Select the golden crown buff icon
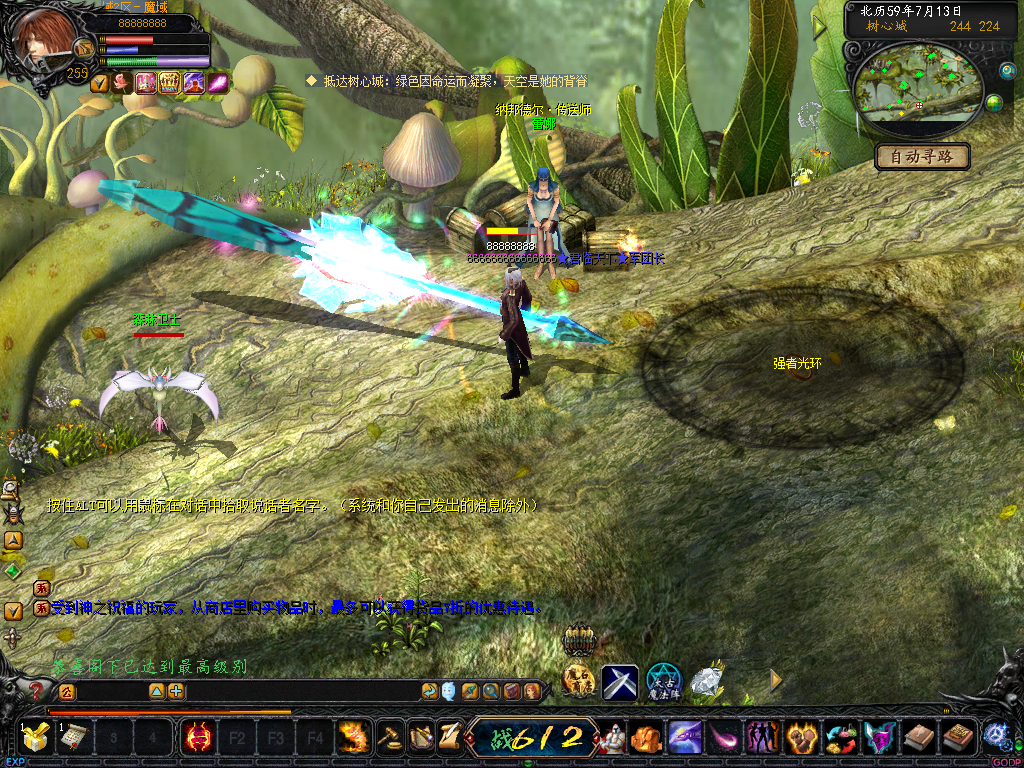1024x768 pixels. pos(169,82)
